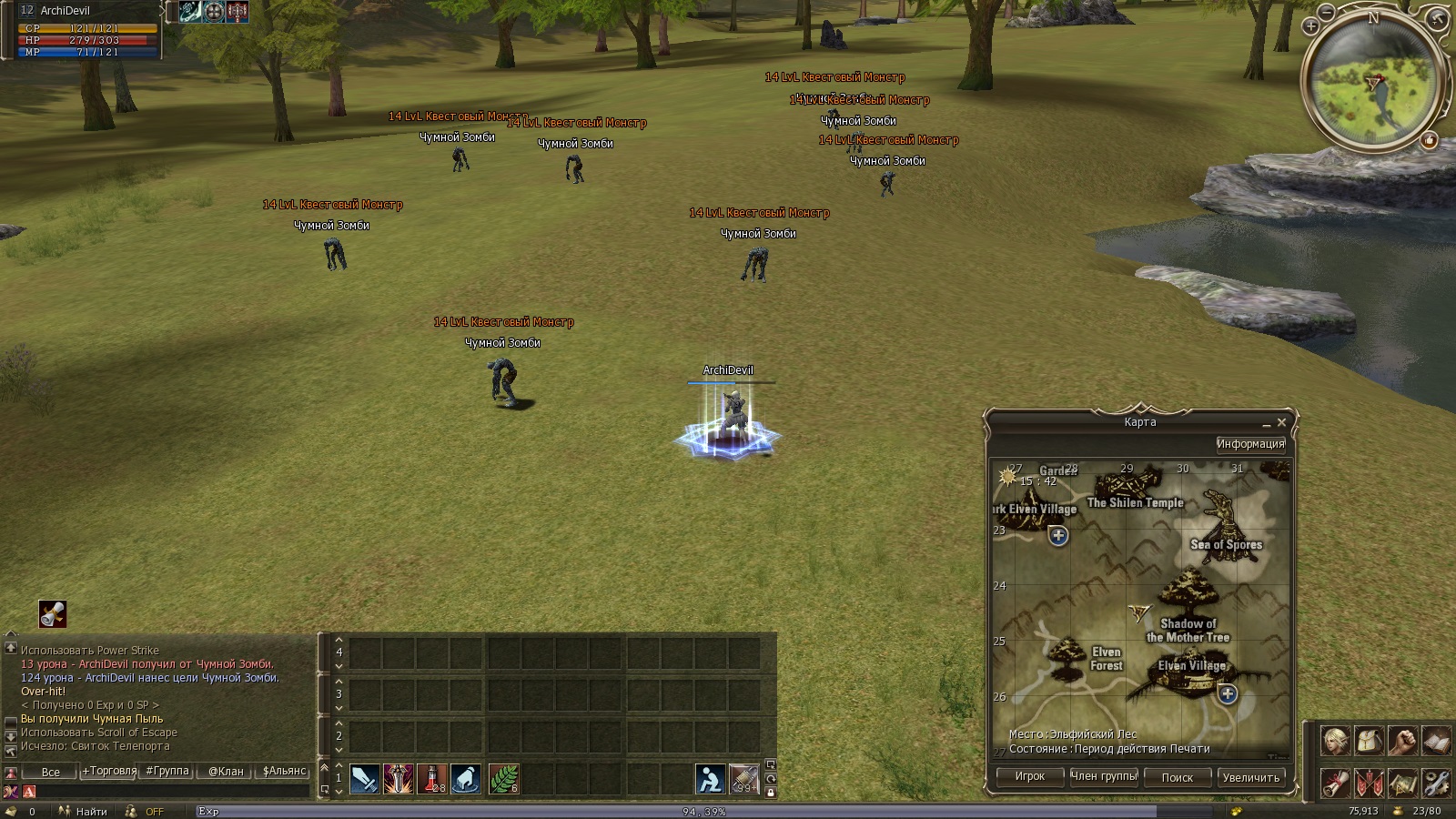
Task: Click the Игрок button on the map
Action: coord(1029,777)
